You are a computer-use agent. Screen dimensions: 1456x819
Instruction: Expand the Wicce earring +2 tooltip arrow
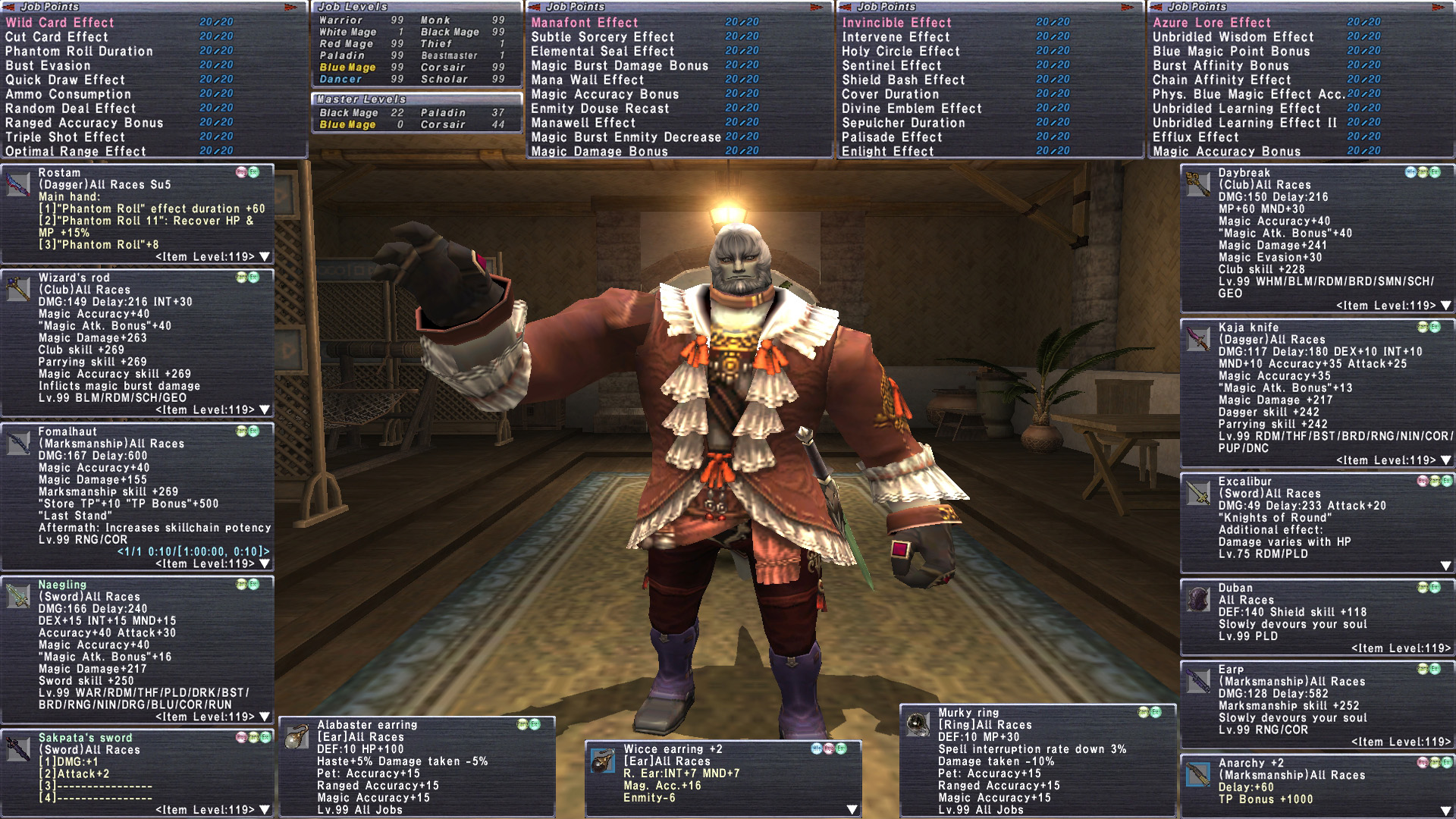(852, 809)
